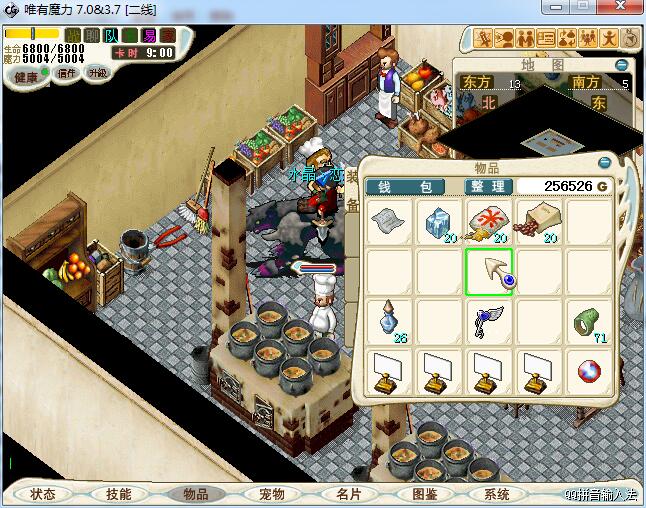Select the winged blue gem necklace slot
The width and height of the screenshot is (646, 508).
pyautogui.click(x=488, y=320)
